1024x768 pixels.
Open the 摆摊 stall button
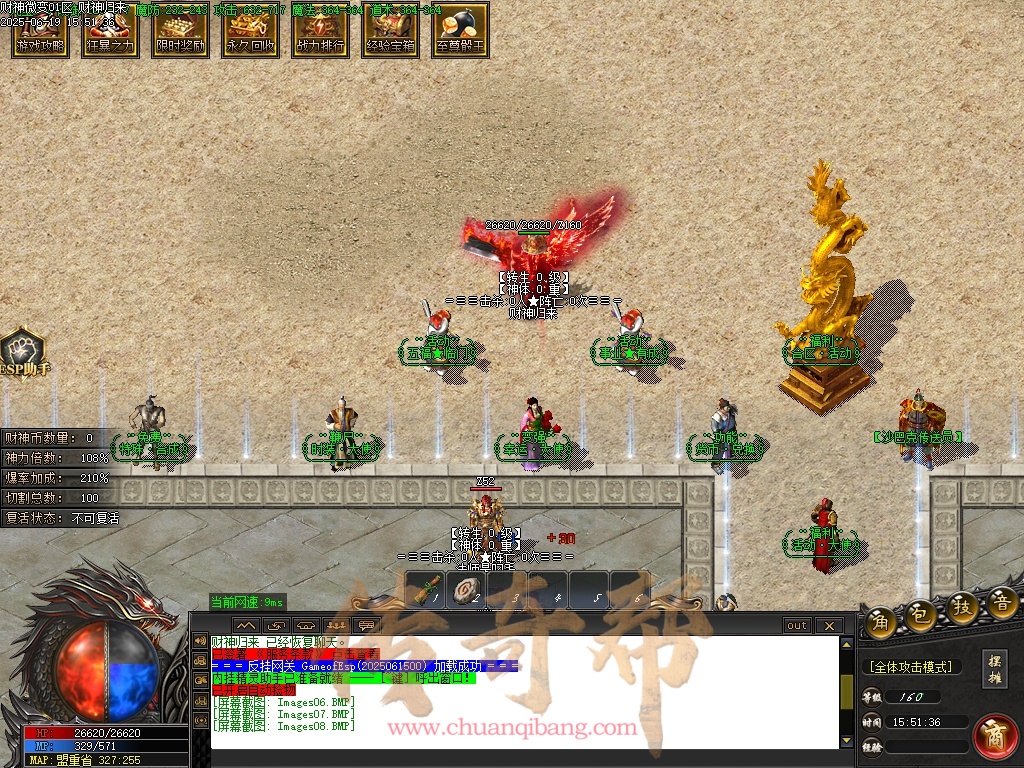point(995,669)
